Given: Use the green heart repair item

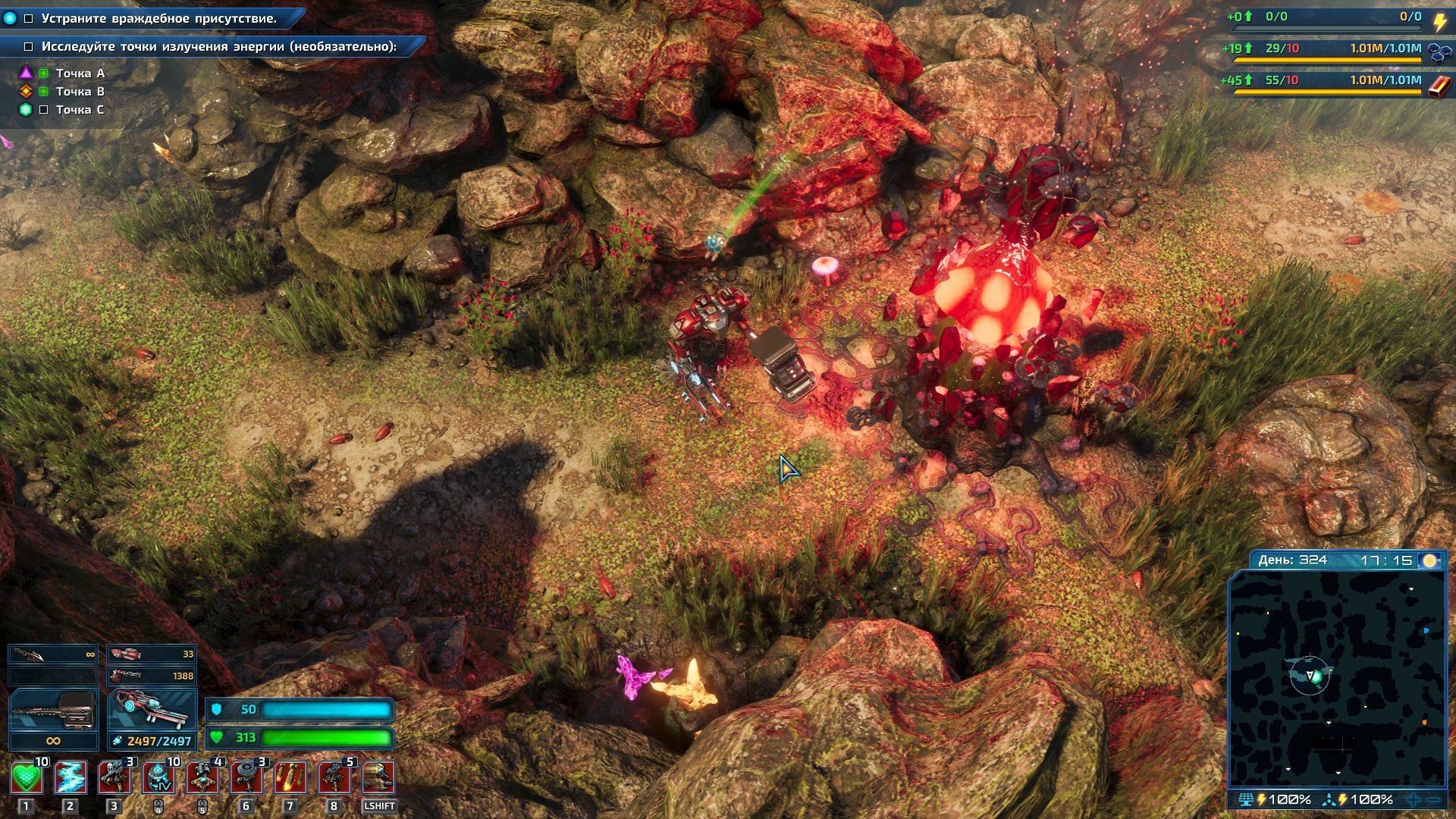Looking at the screenshot, I should click(x=27, y=778).
